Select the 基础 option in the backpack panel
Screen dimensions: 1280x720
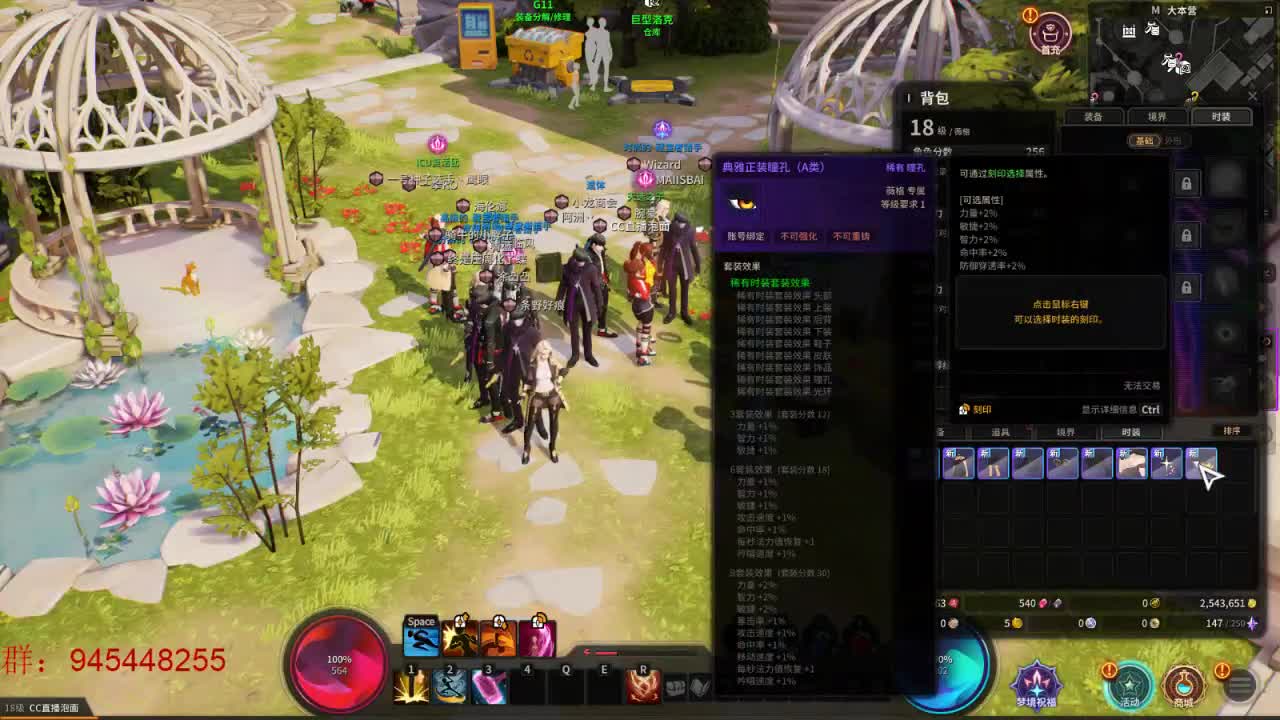coord(1146,141)
